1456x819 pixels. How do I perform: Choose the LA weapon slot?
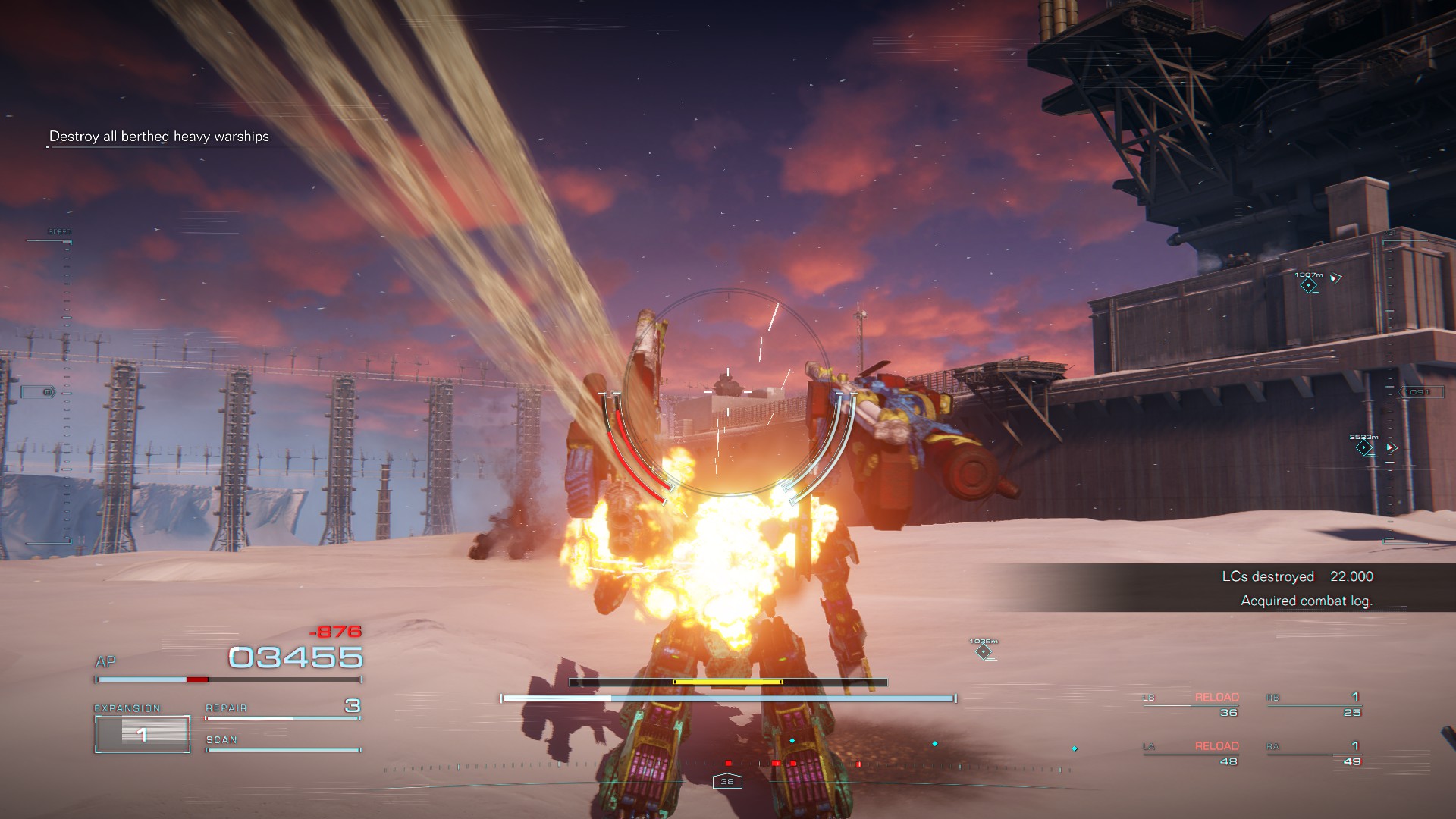(1191, 754)
